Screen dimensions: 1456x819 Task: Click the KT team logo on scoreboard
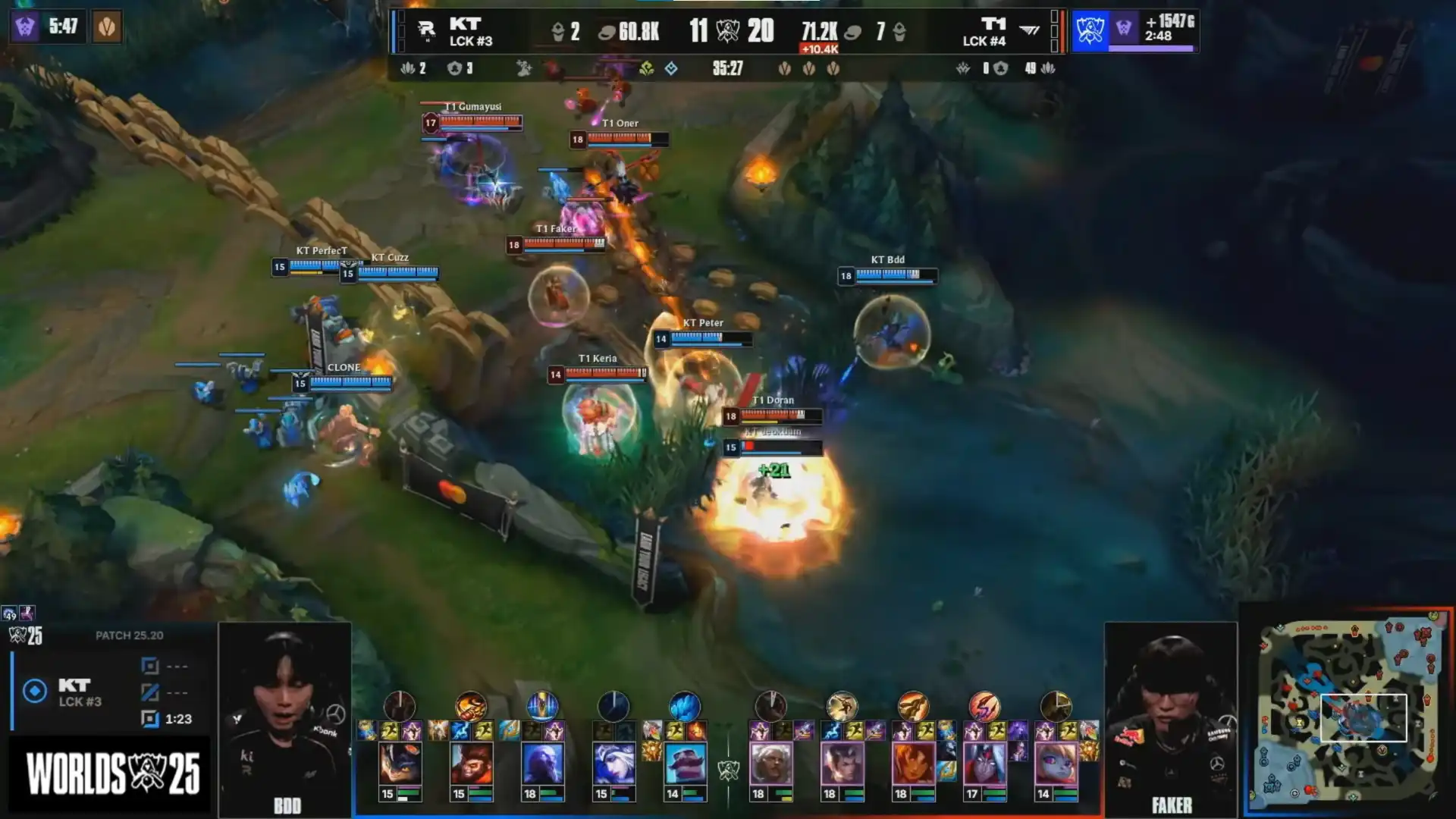pyautogui.click(x=426, y=30)
